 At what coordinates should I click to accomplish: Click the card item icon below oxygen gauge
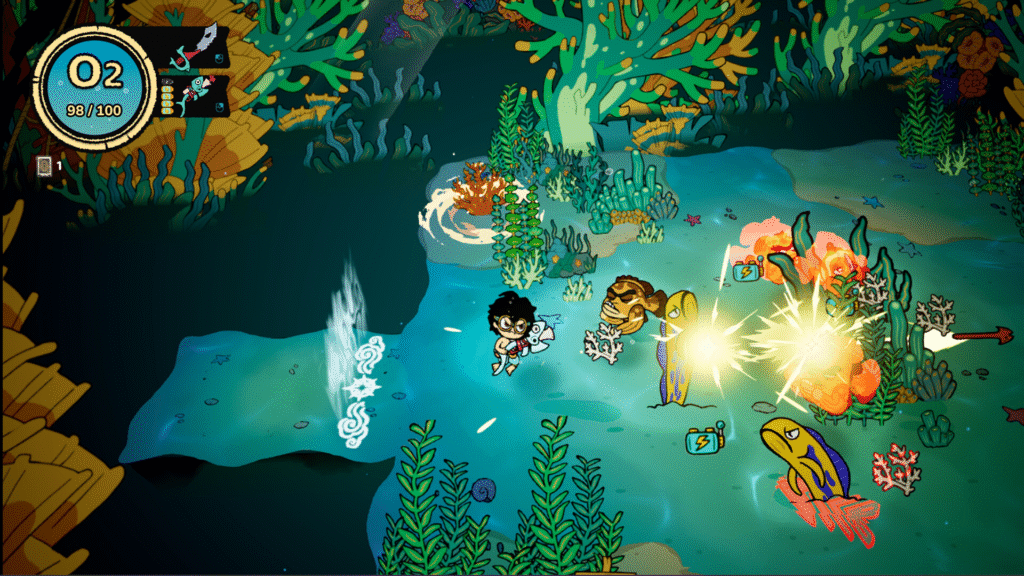[44, 165]
